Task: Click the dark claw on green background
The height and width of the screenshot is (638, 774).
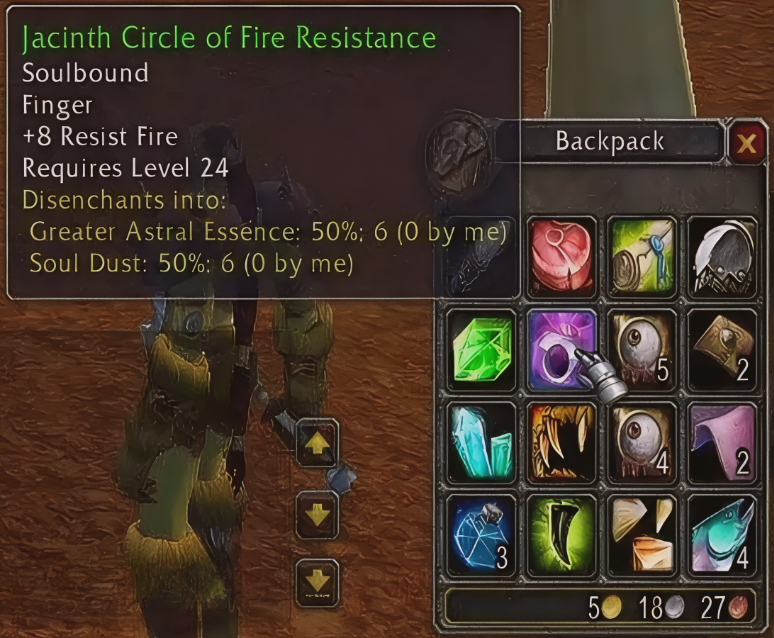Action: pos(562,533)
